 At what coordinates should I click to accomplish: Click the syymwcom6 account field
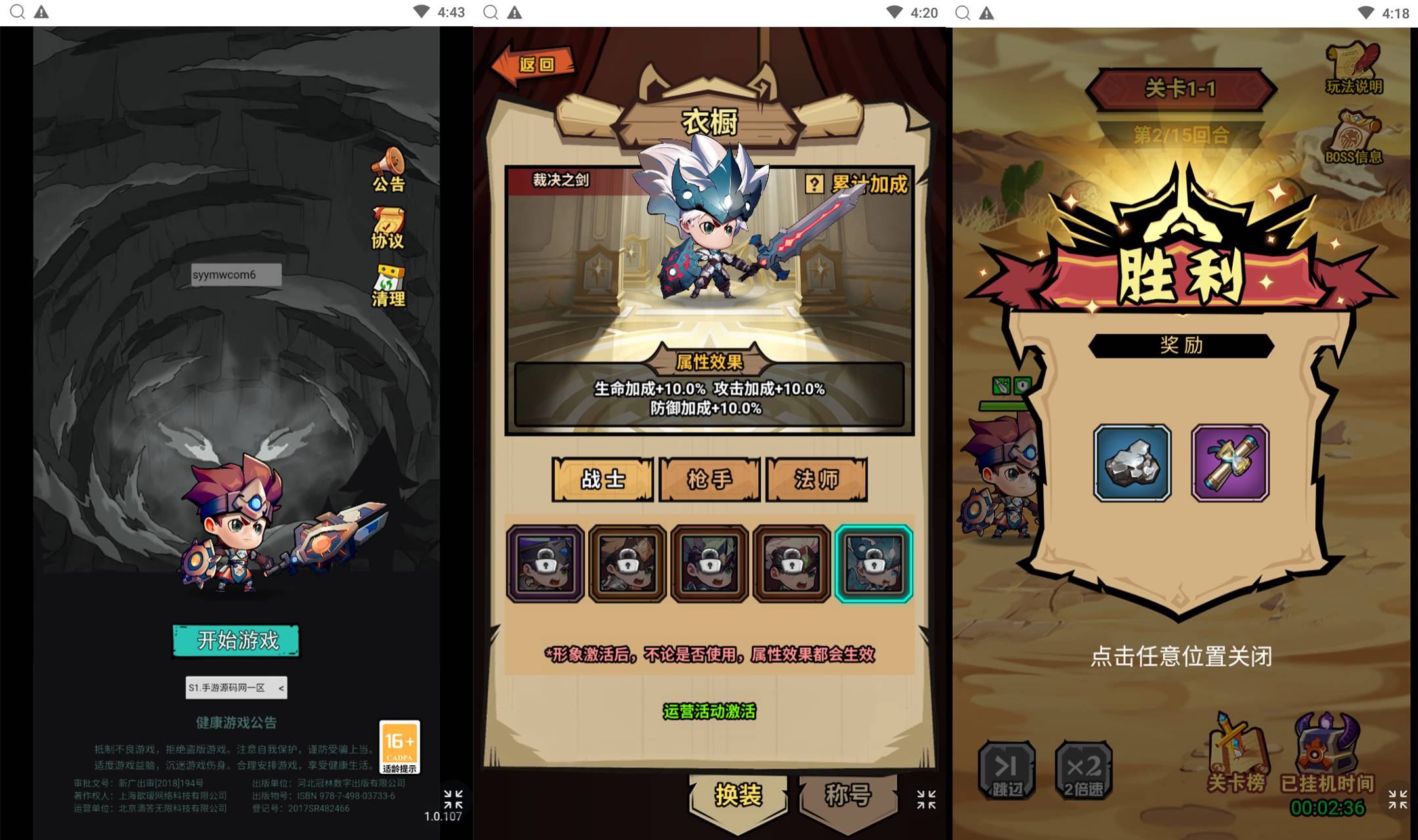pyautogui.click(x=236, y=274)
